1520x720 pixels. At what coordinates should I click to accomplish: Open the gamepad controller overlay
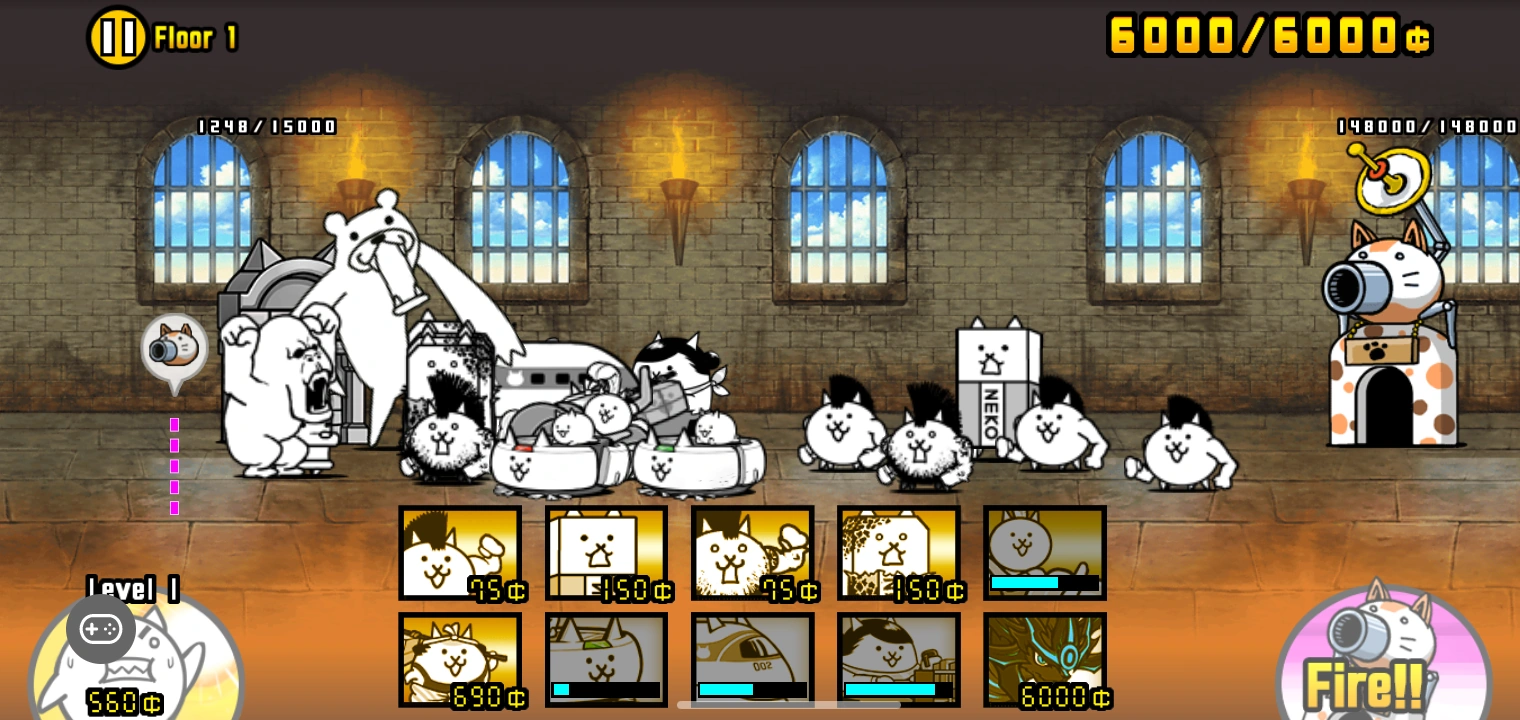(101, 628)
